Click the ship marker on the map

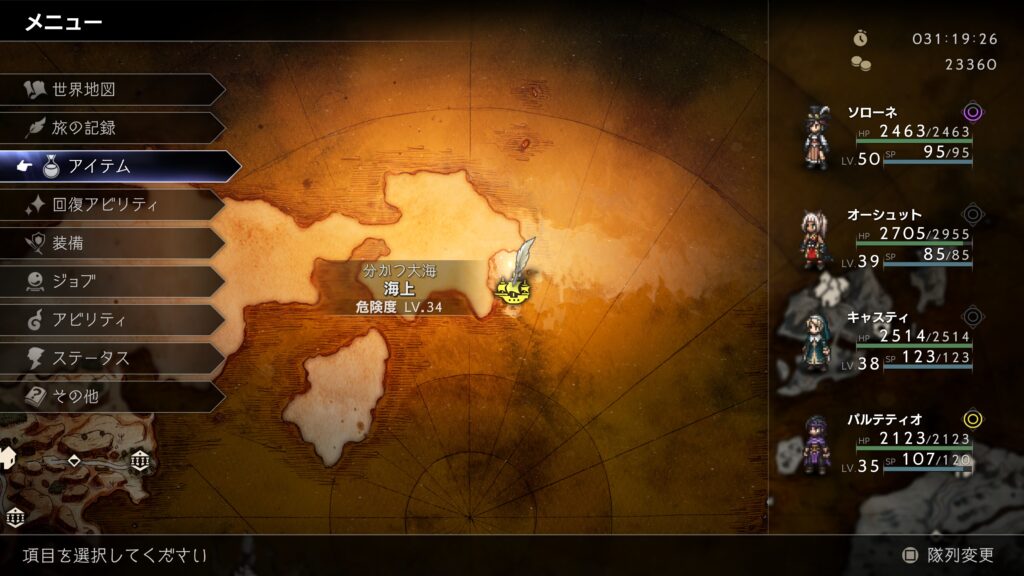pyautogui.click(x=513, y=290)
